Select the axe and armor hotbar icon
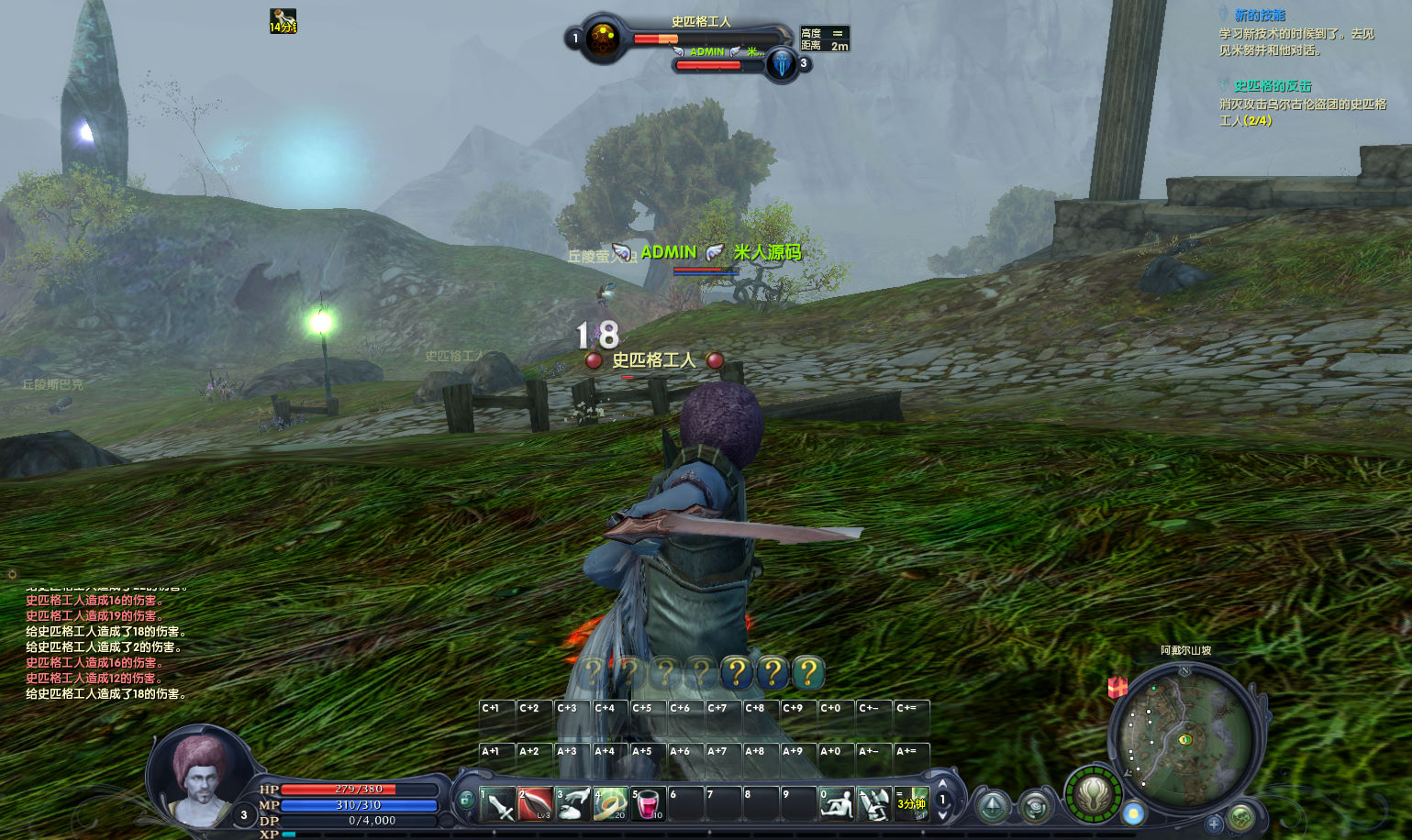The width and height of the screenshot is (1412, 840). pos(873,804)
